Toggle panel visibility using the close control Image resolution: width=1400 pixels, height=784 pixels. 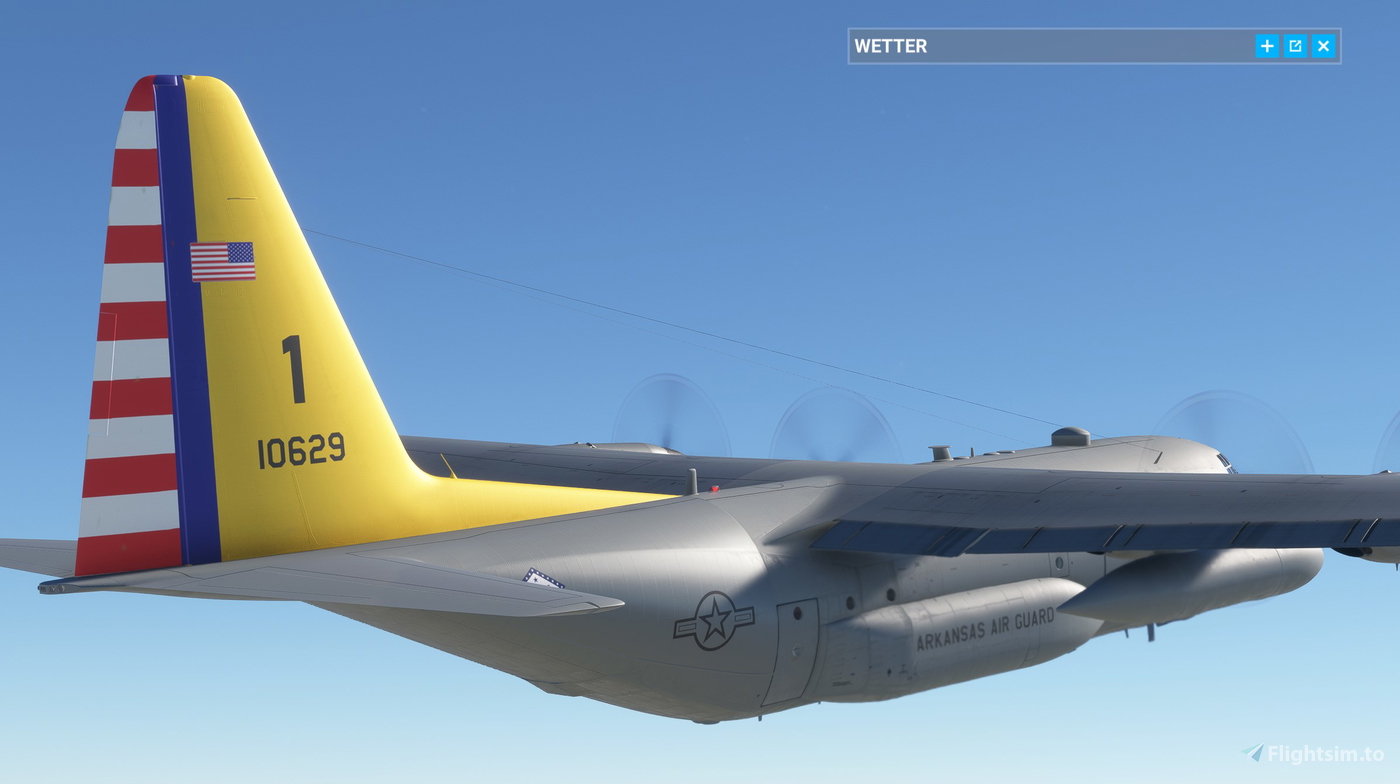click(1323, 45)
